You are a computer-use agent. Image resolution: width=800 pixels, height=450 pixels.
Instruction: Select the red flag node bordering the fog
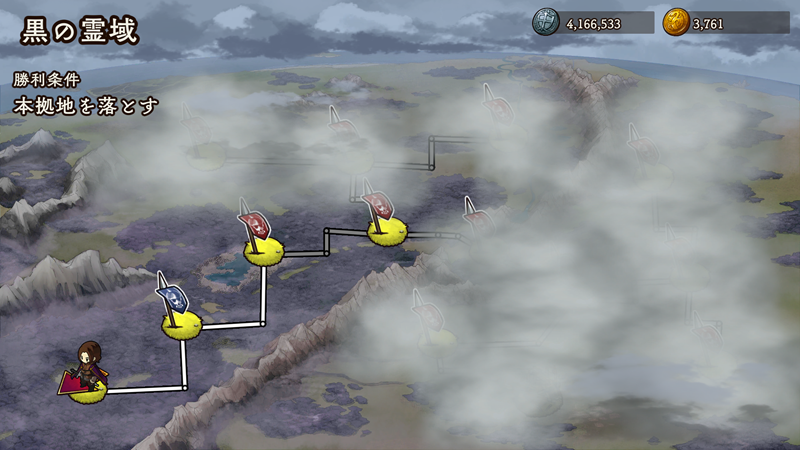click(x=385, y=231)
